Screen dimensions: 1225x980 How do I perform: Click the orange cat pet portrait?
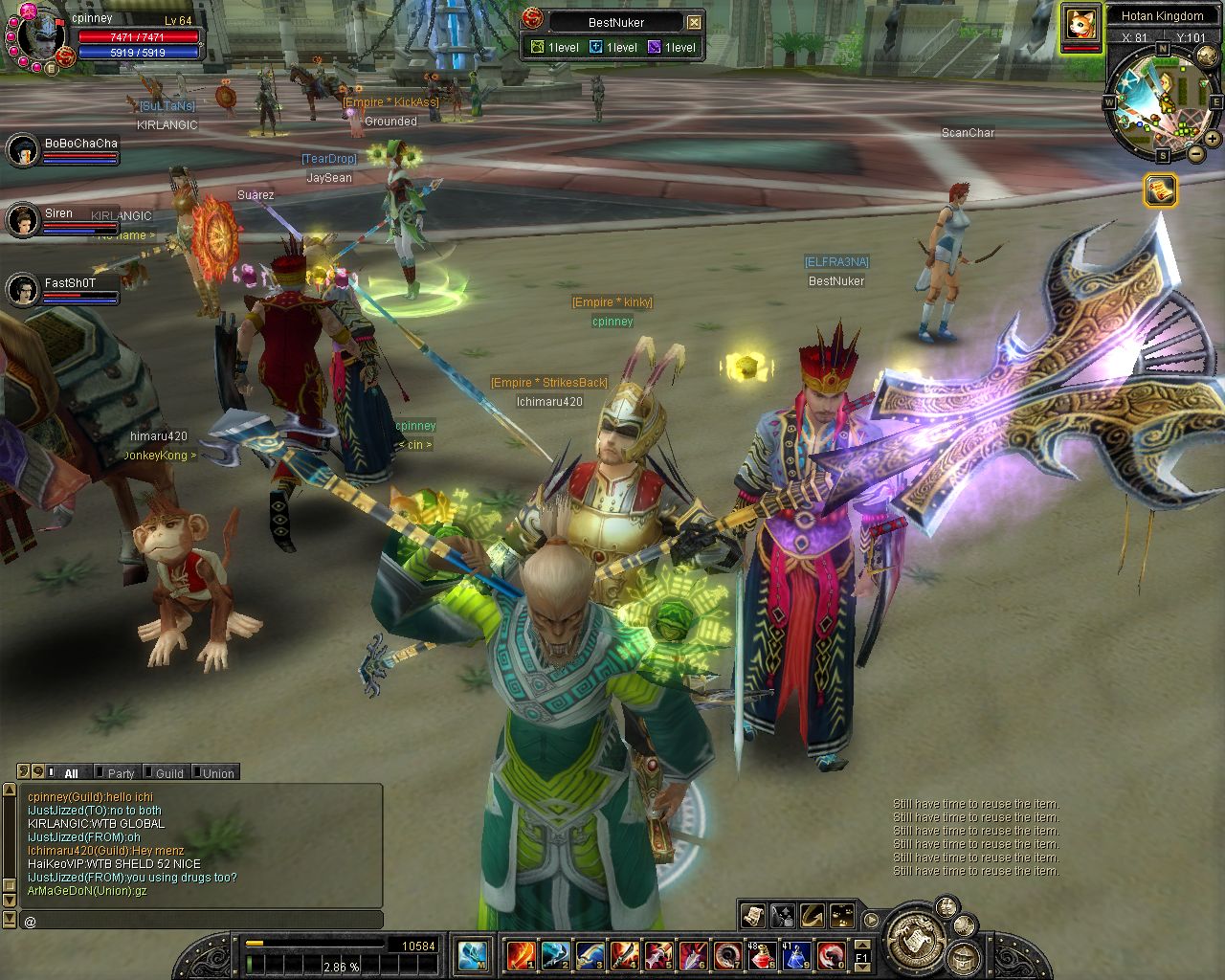tap(1080, 24)
